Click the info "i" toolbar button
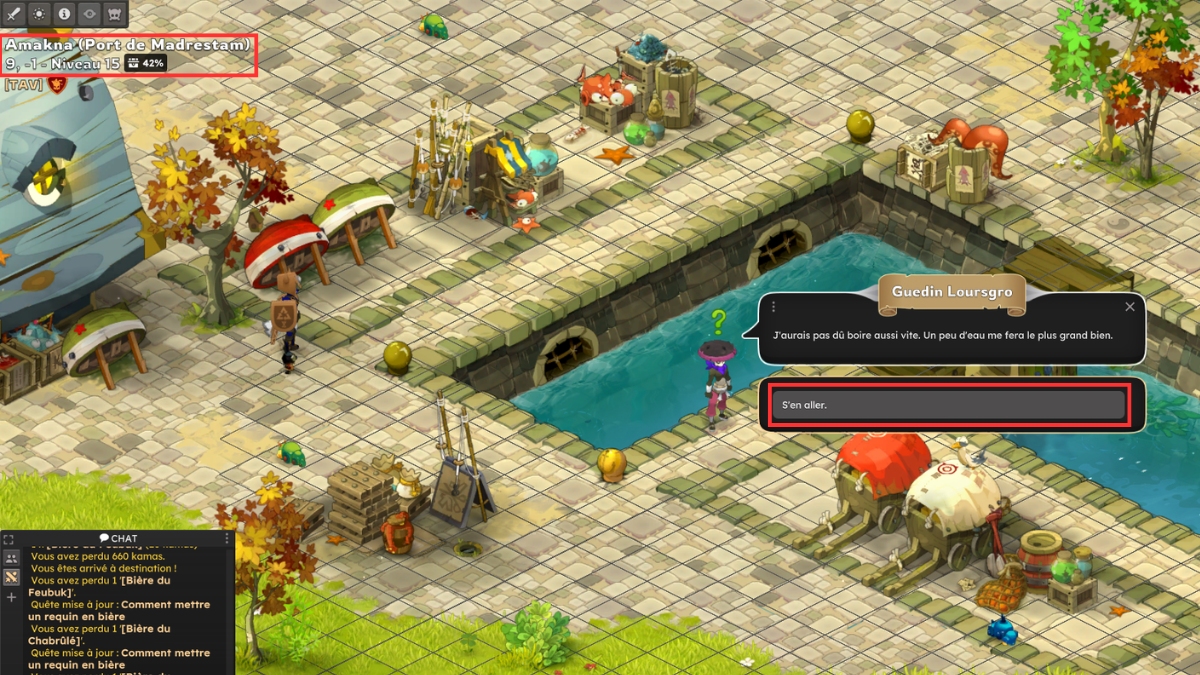 pos(64,14)
